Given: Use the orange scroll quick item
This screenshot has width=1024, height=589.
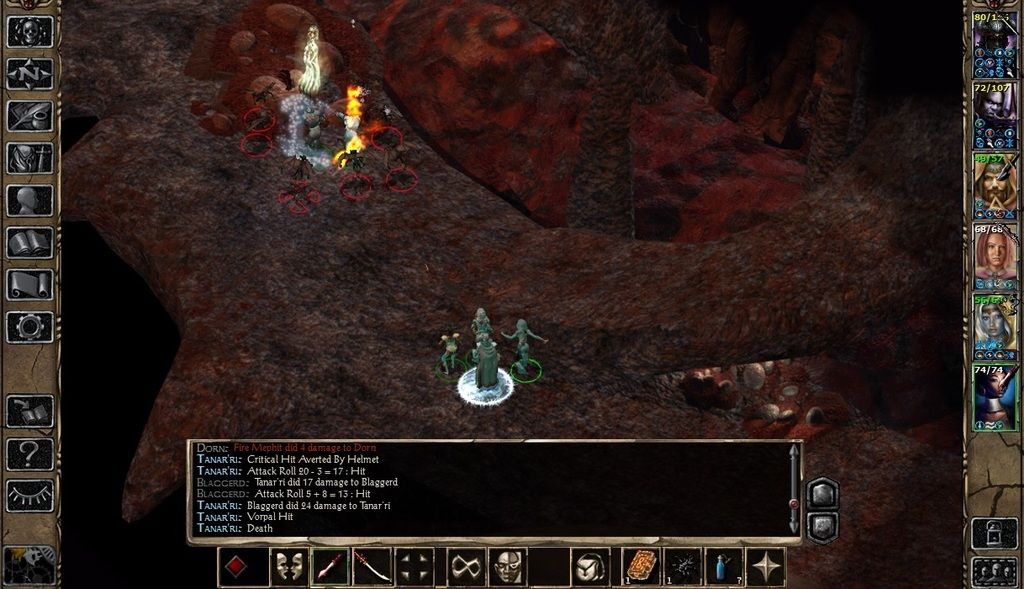Looking at the screenshot, I should coord(640,567).
